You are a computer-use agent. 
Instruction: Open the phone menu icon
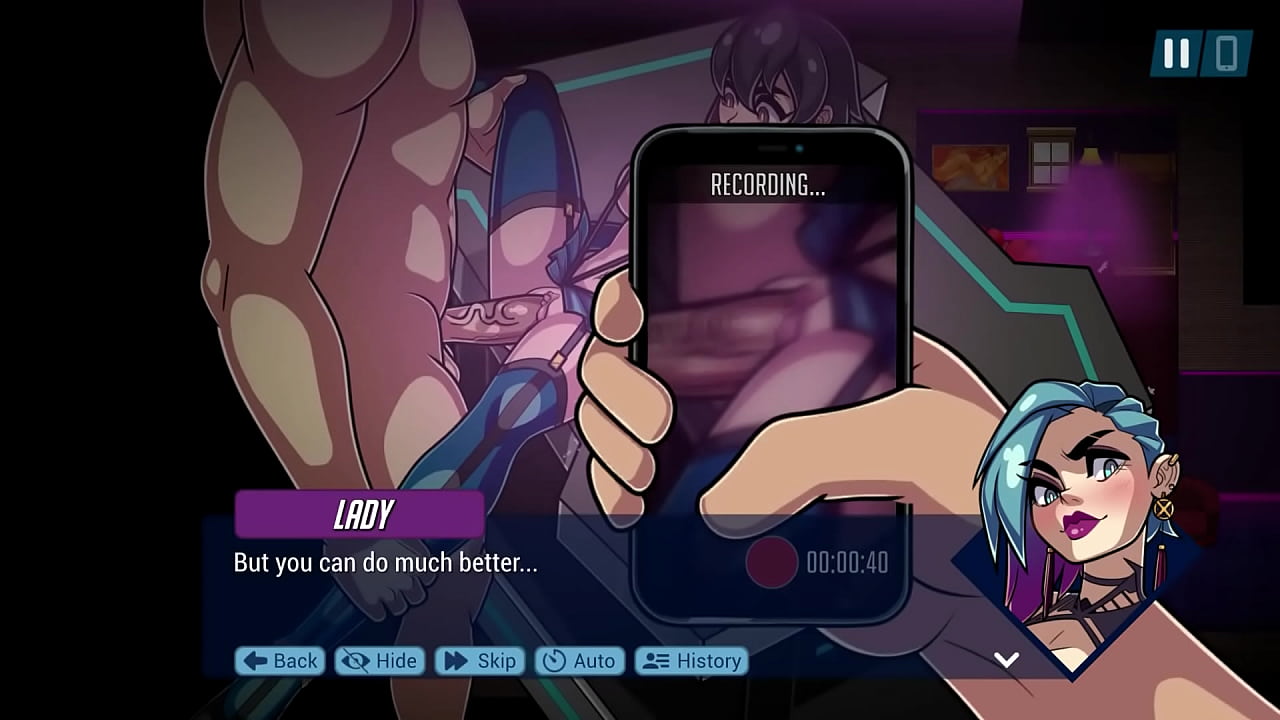point(1227,54)
